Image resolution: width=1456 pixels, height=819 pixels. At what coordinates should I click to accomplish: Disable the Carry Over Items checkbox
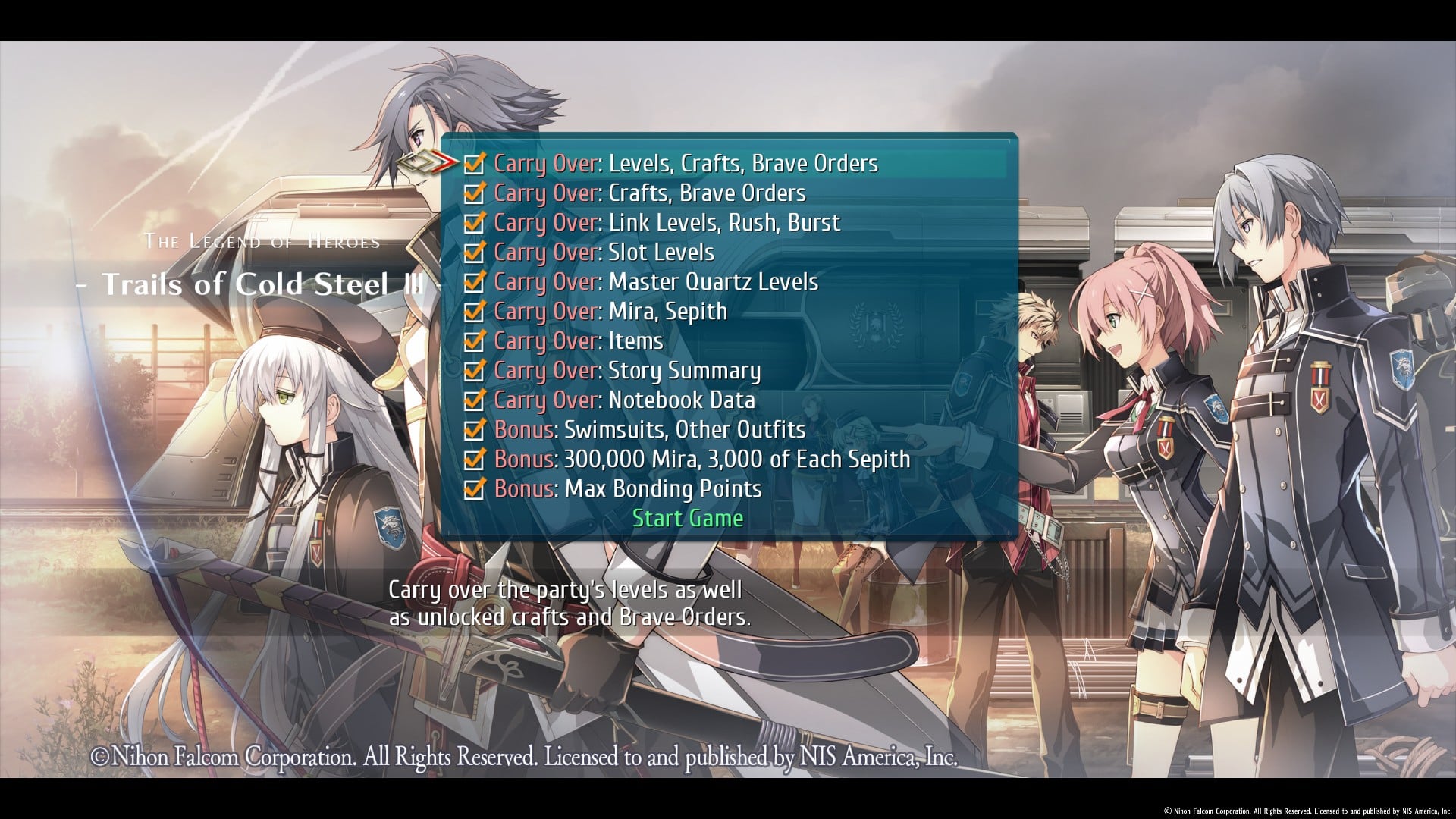pos(474,341)
